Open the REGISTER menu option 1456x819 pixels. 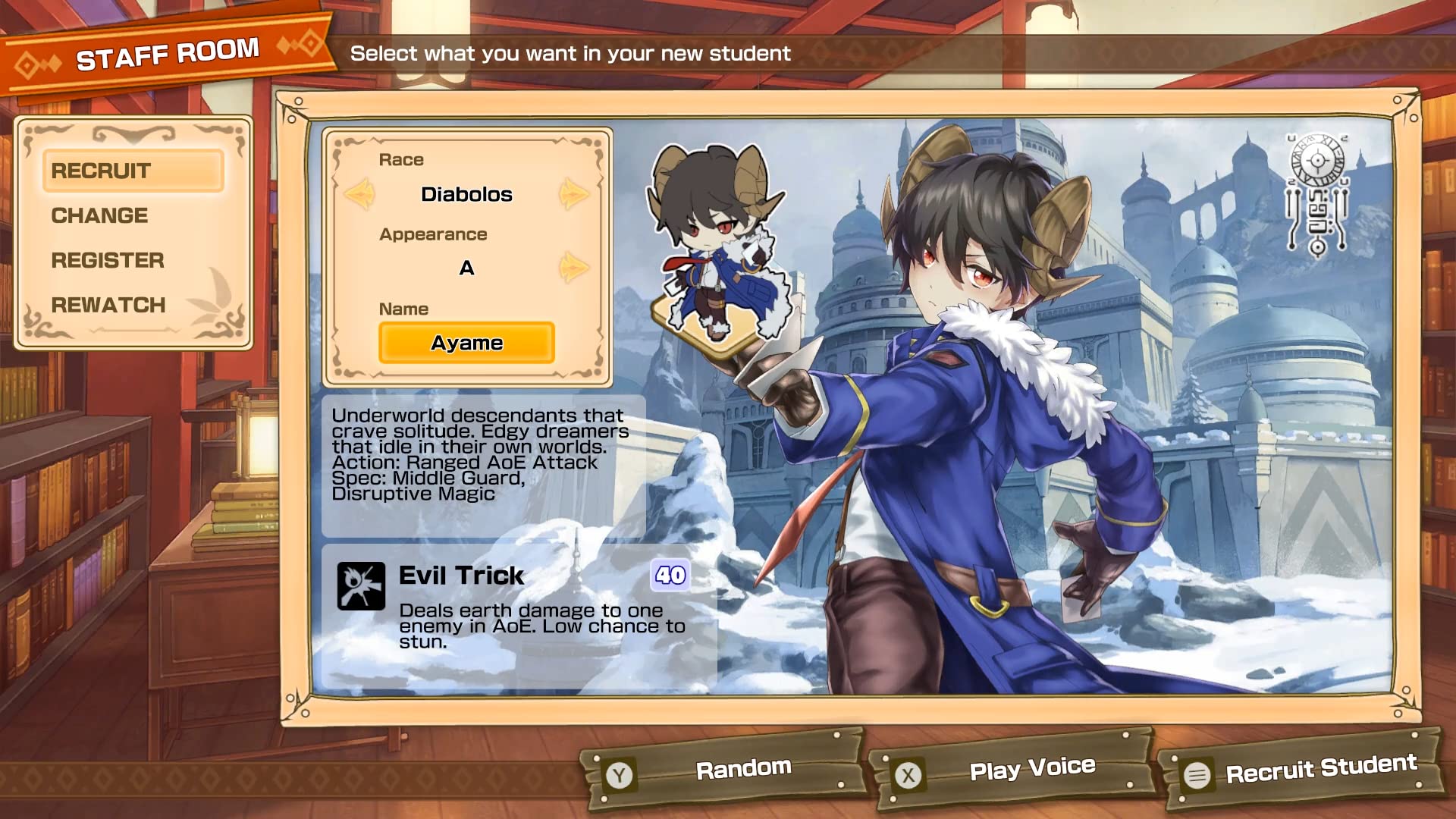[x=107, y=260]
